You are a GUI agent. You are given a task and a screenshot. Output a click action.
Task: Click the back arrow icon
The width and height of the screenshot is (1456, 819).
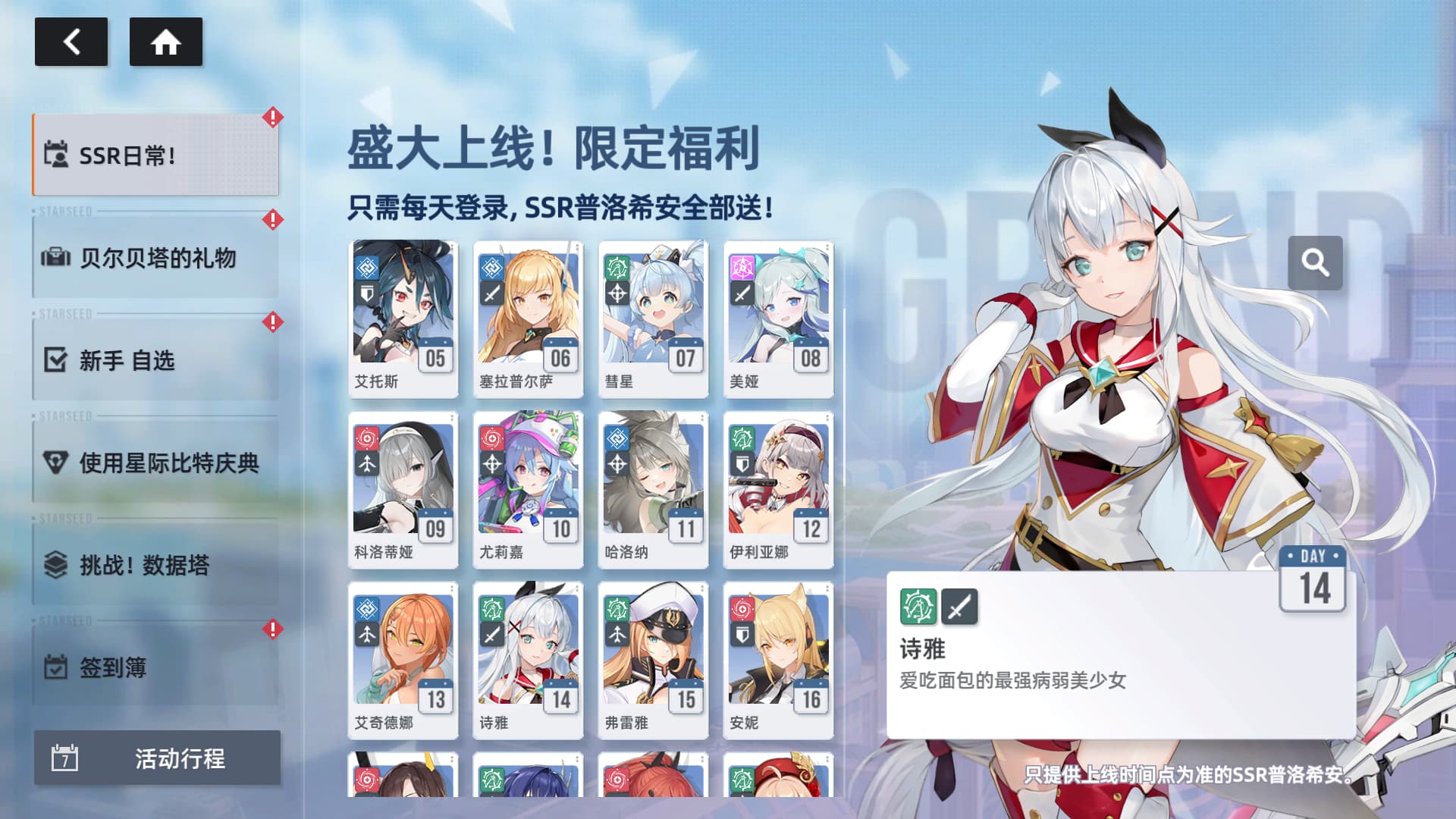coord(71,42)
